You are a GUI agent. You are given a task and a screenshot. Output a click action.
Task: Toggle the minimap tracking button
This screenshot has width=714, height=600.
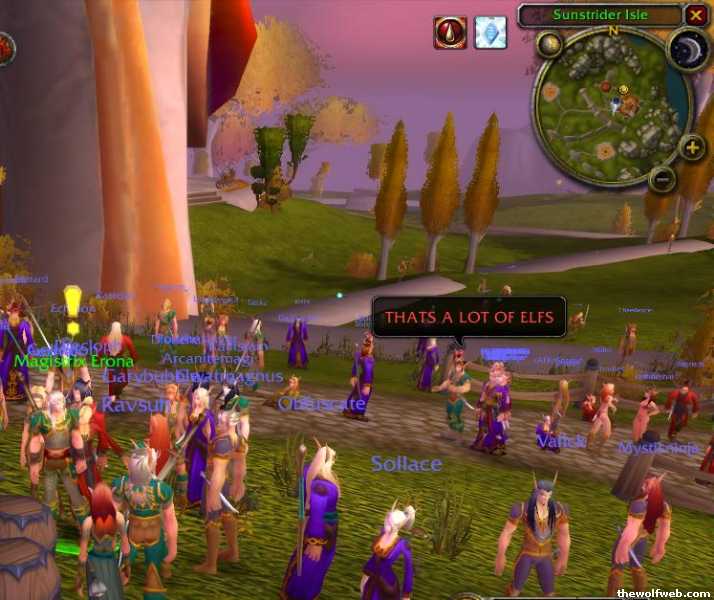[549, 44]
